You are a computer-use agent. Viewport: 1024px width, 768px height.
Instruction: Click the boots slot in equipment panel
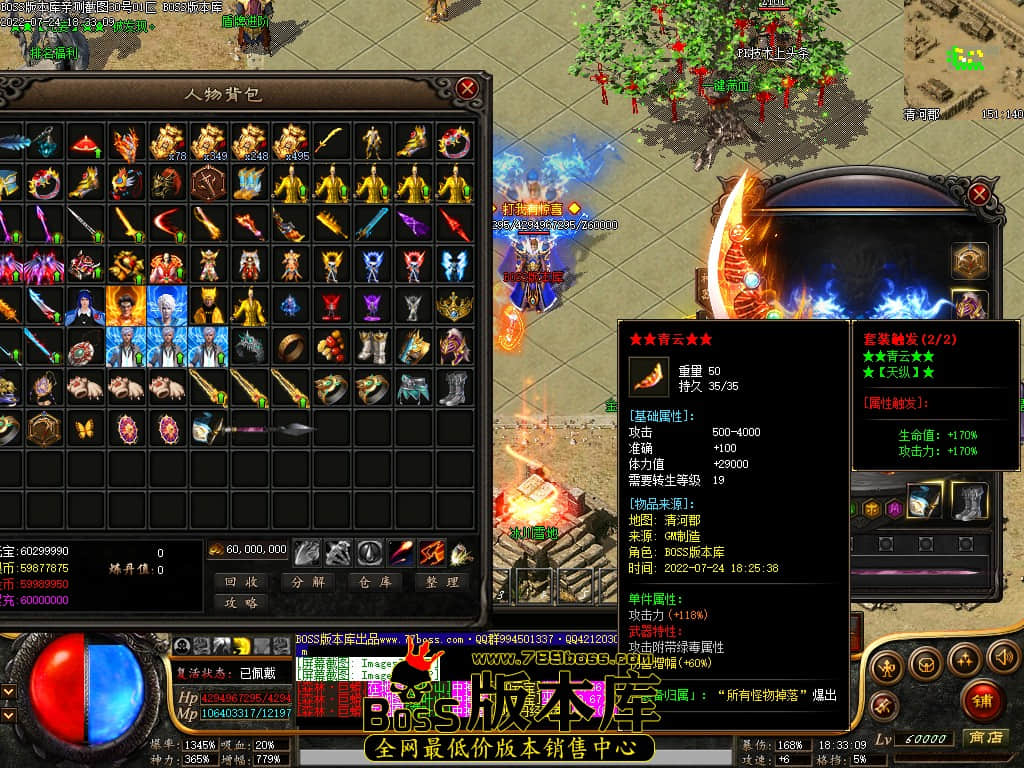(x=969, y=501)
